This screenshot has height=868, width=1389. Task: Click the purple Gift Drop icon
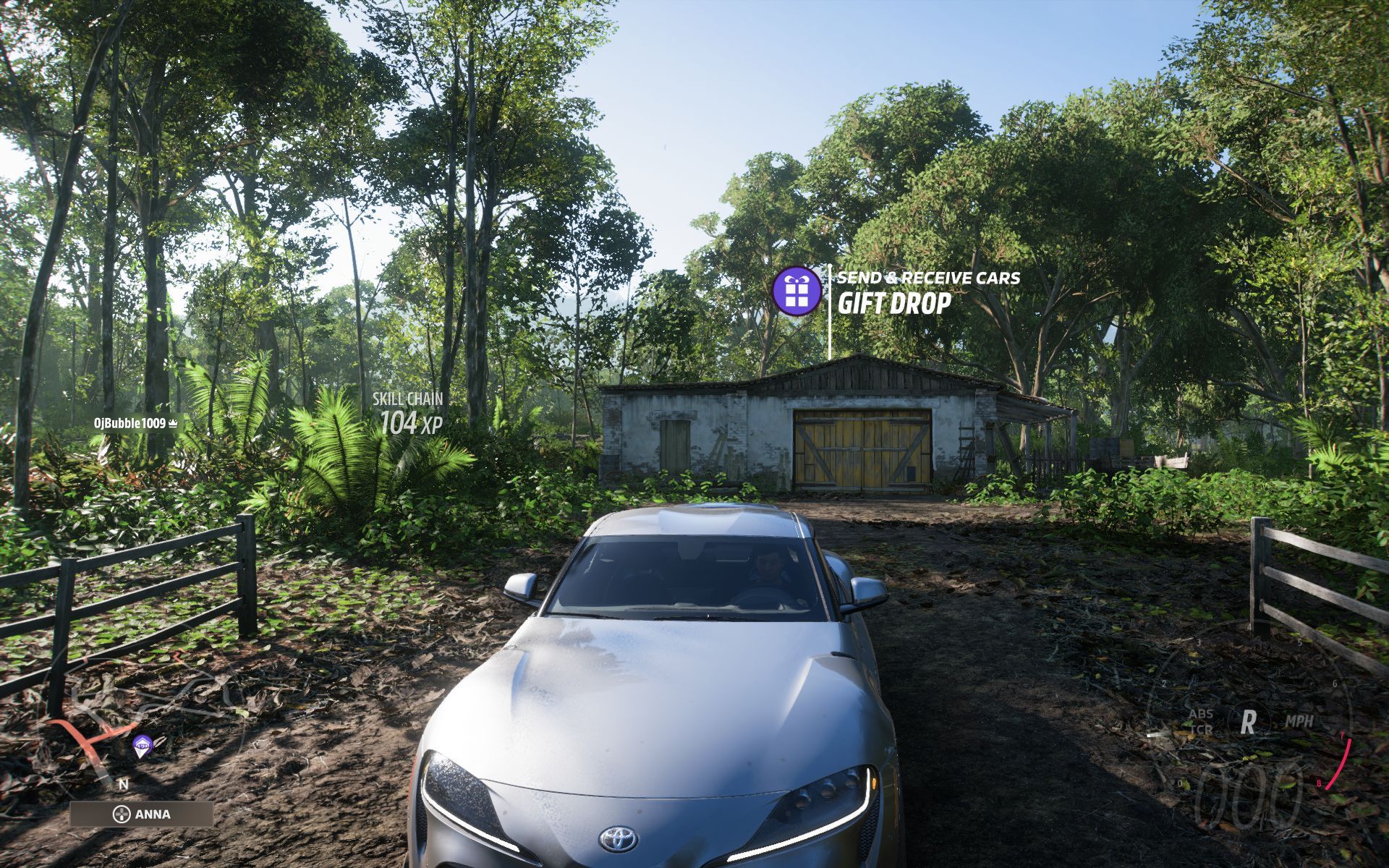pos(796,293)
